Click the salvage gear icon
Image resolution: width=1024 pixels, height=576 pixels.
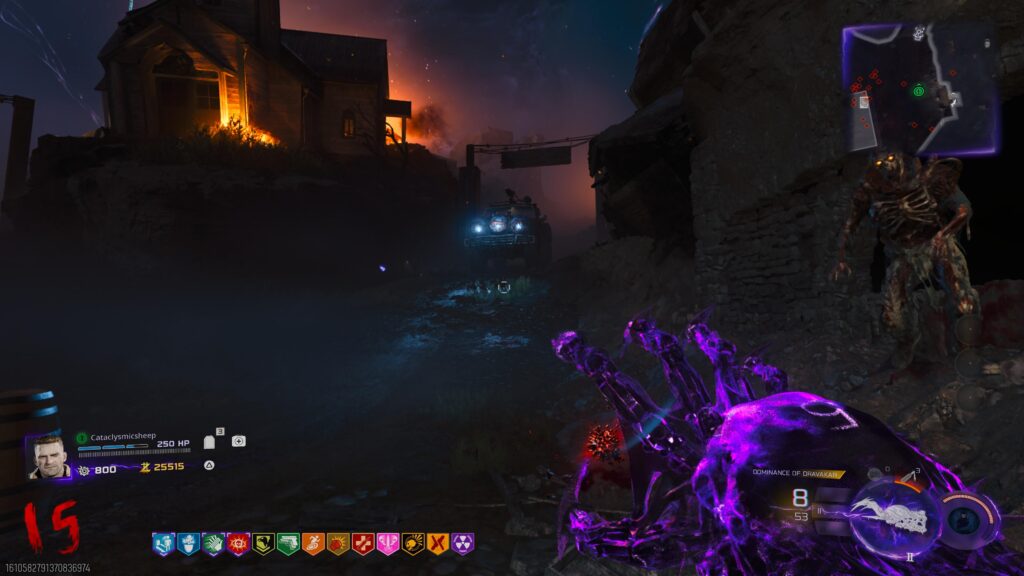(84, 468)
